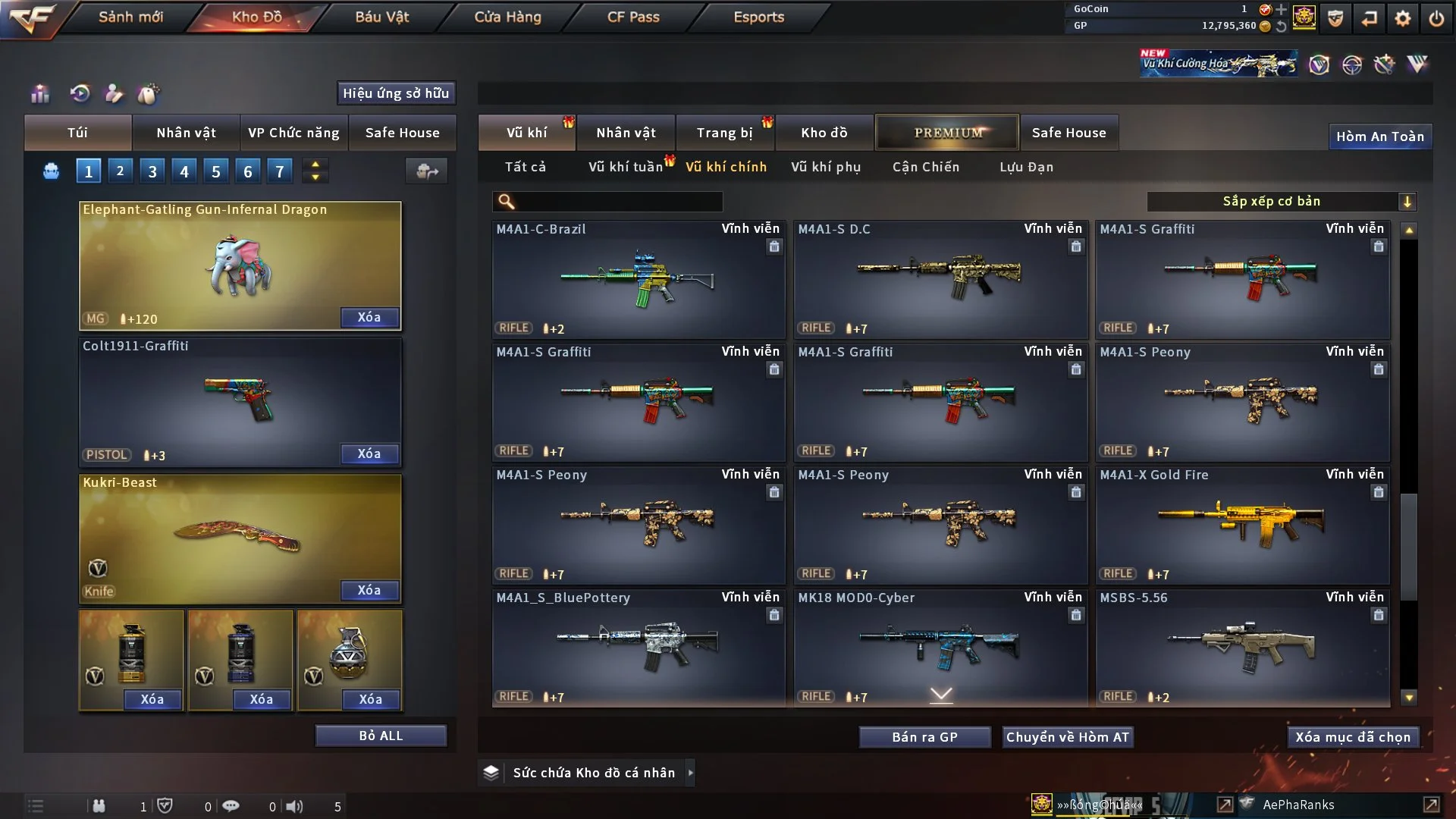Open settings via the gear icon
This screenshot has width=1456, height=819.
[x=1402, y=18]
